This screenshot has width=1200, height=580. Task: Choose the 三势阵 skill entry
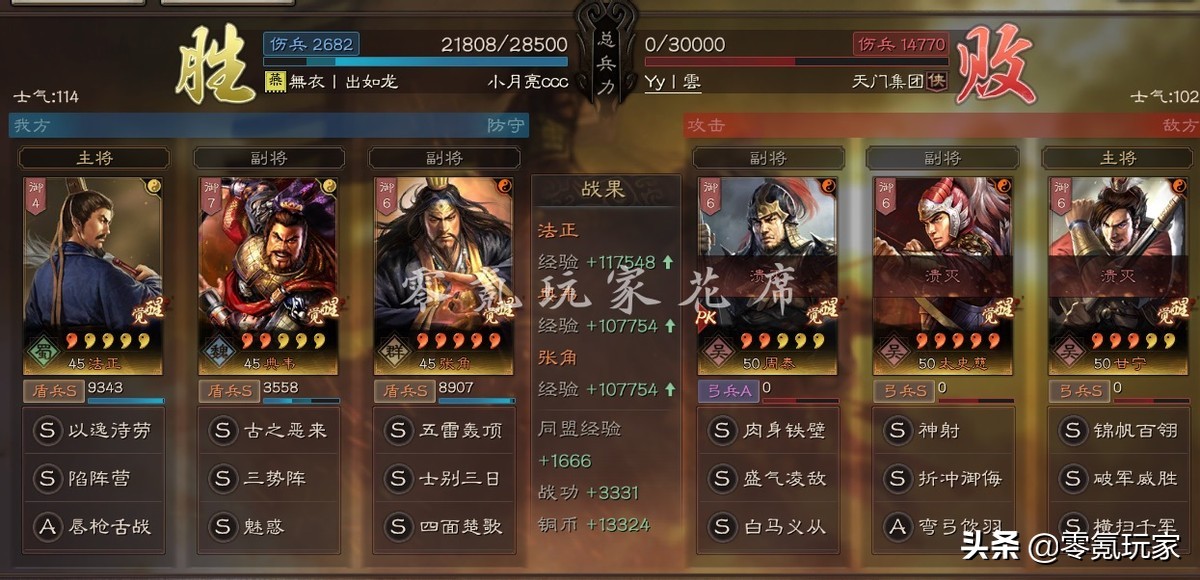coord(269,479)
